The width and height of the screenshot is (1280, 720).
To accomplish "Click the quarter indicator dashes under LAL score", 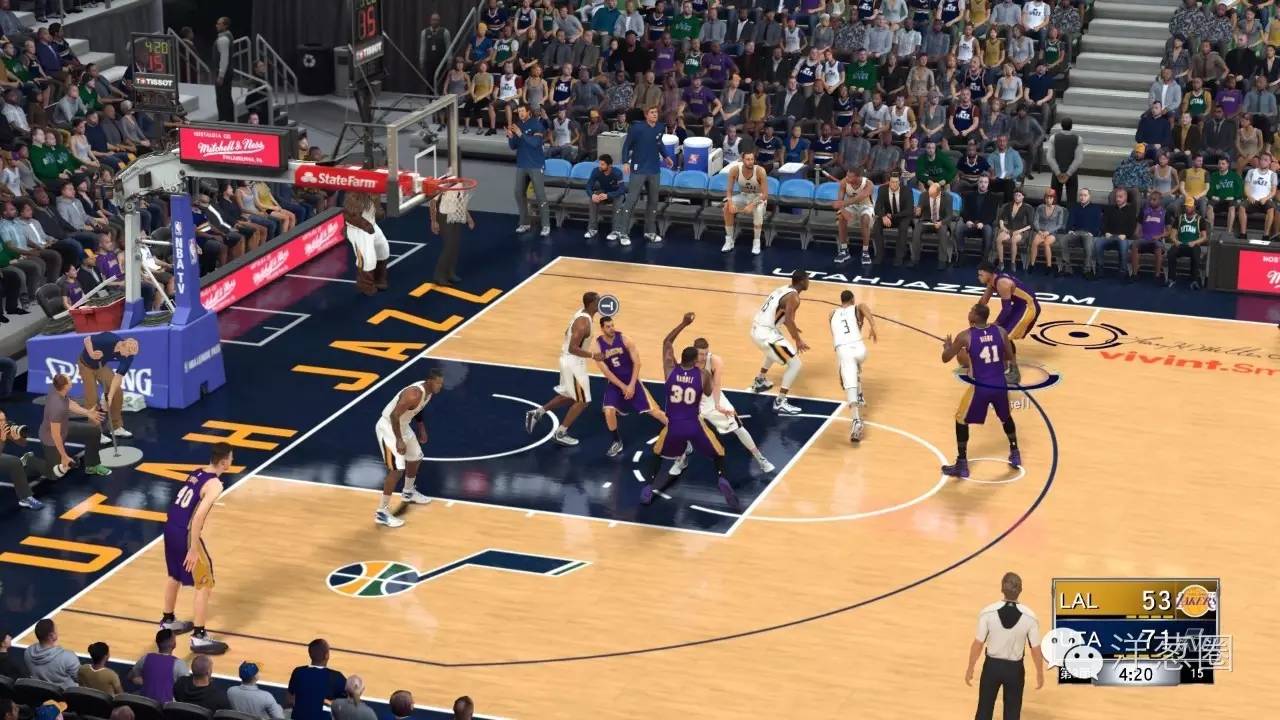I will point(1146,616).
